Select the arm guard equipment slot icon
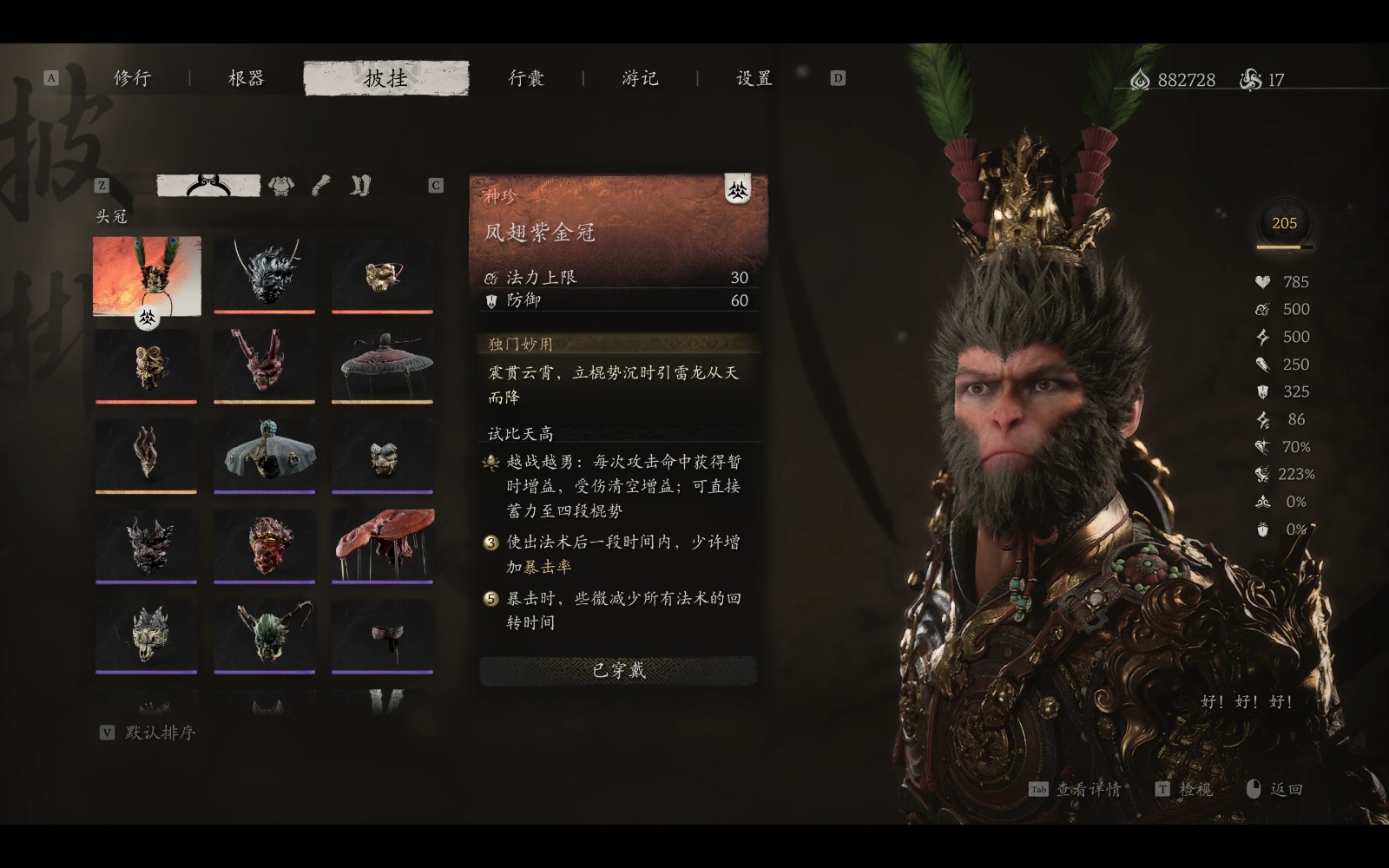 319,185
